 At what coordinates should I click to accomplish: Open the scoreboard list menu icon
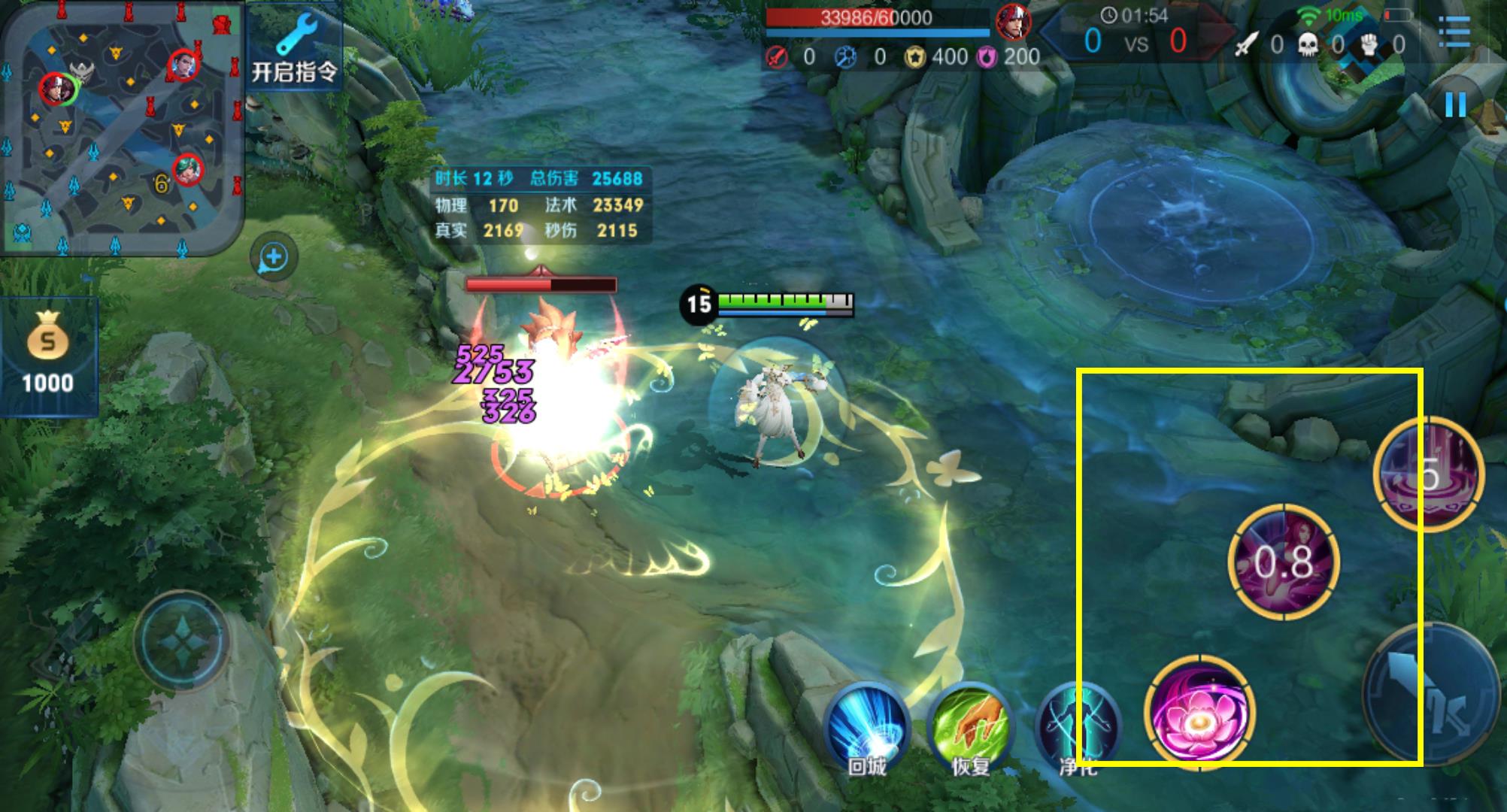1454,32
